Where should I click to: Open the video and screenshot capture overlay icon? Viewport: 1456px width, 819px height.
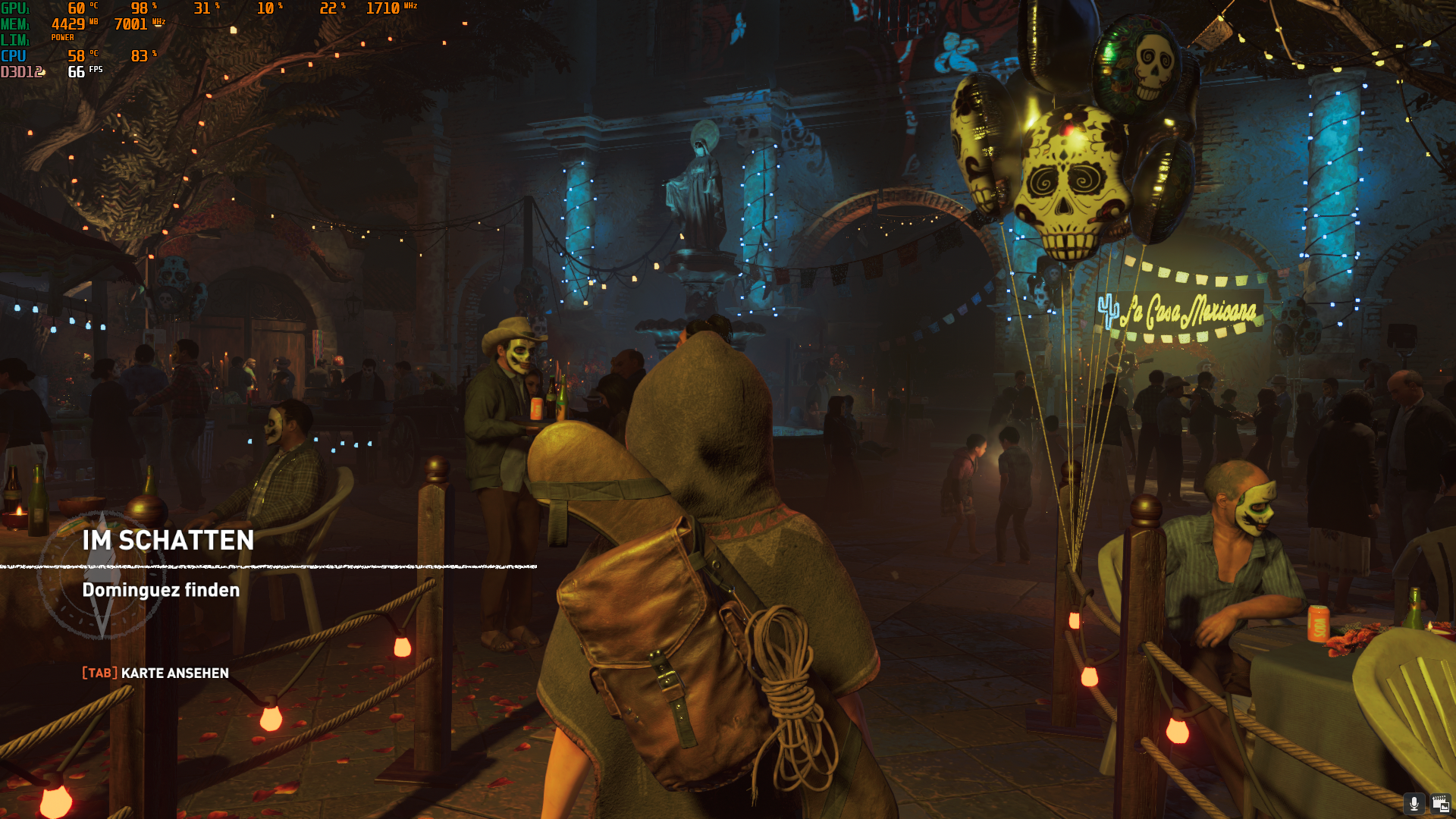[1440, 804]
